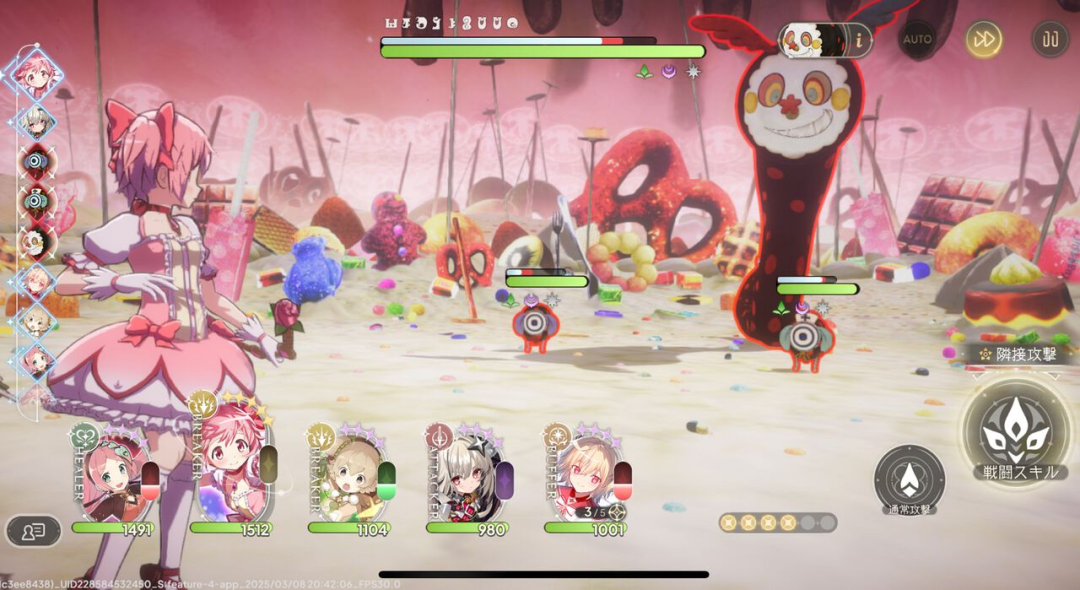Open the party status list button
The image size is (1080, 590).
pos(33,531)
